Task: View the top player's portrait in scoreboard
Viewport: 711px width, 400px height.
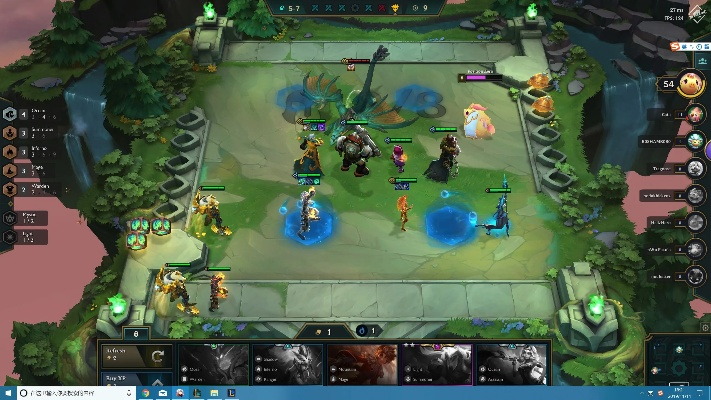Action: [695, 84]
